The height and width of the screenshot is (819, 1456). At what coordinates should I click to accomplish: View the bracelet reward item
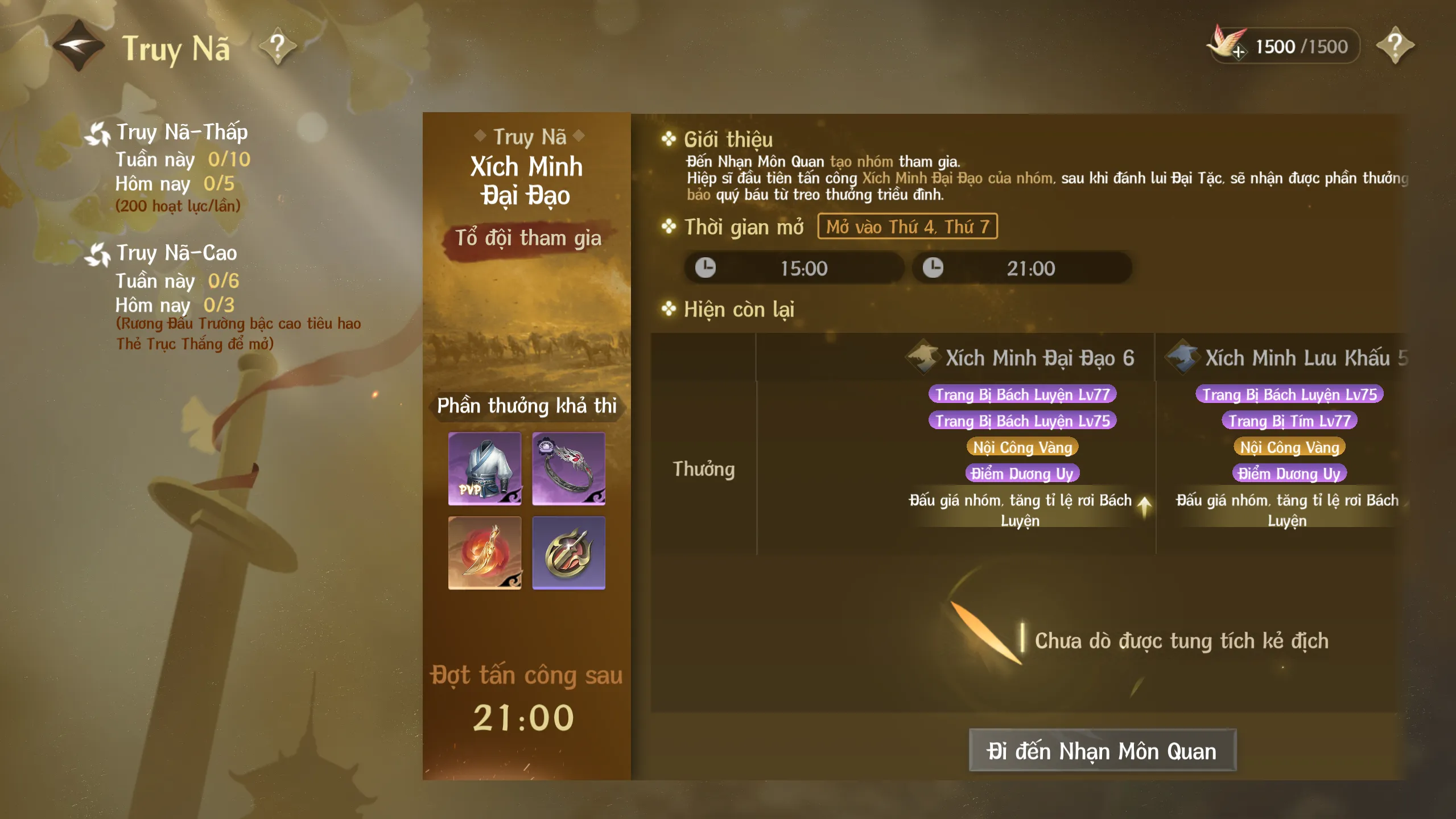pyautogui.click(x=568, y=468)
